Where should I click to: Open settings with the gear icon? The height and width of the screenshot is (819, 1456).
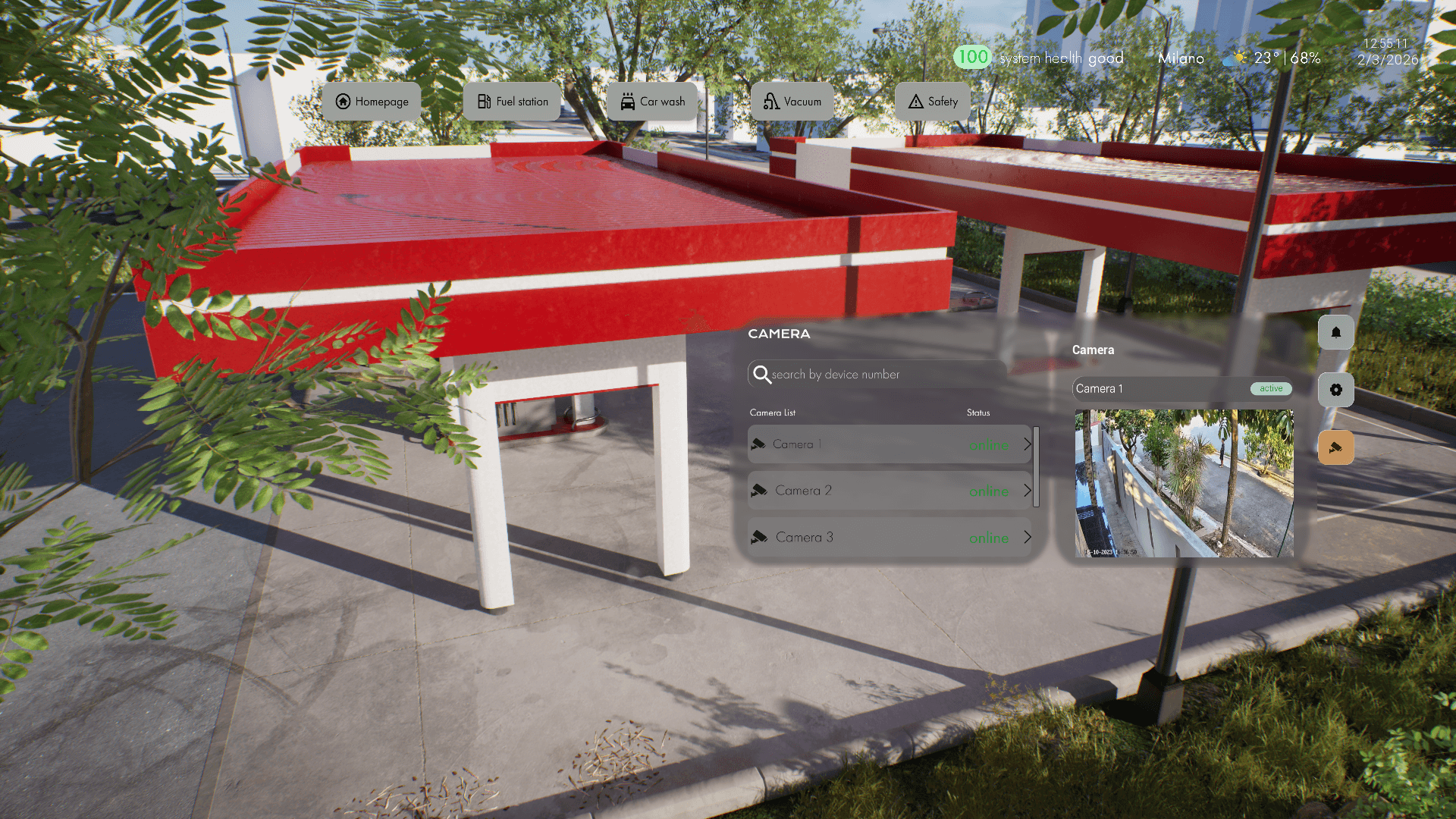pos(1335,390)
